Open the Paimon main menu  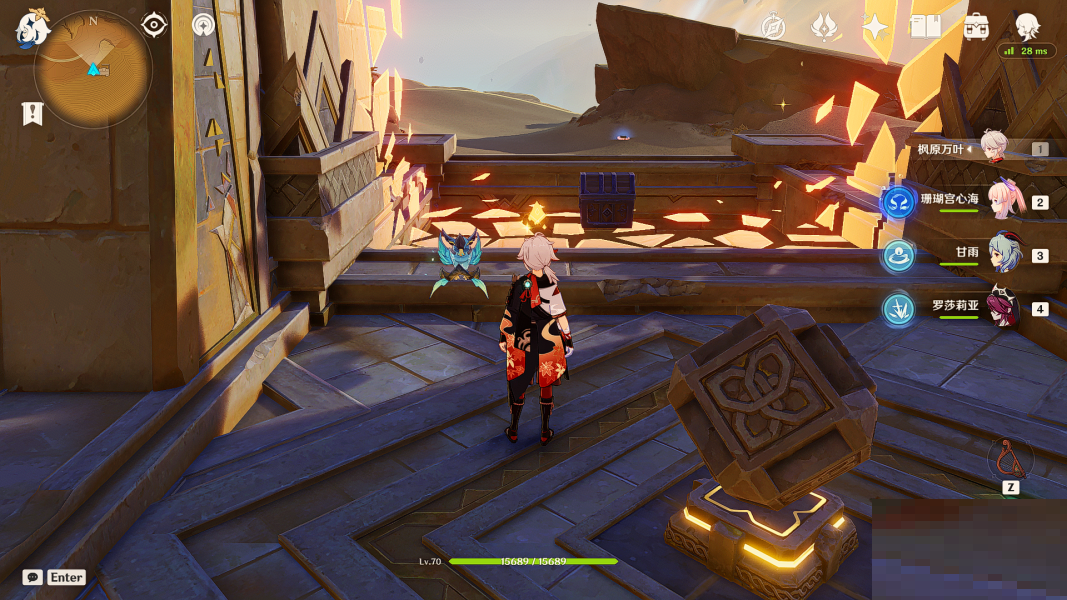pyautogui.click(x=33, y=27)
